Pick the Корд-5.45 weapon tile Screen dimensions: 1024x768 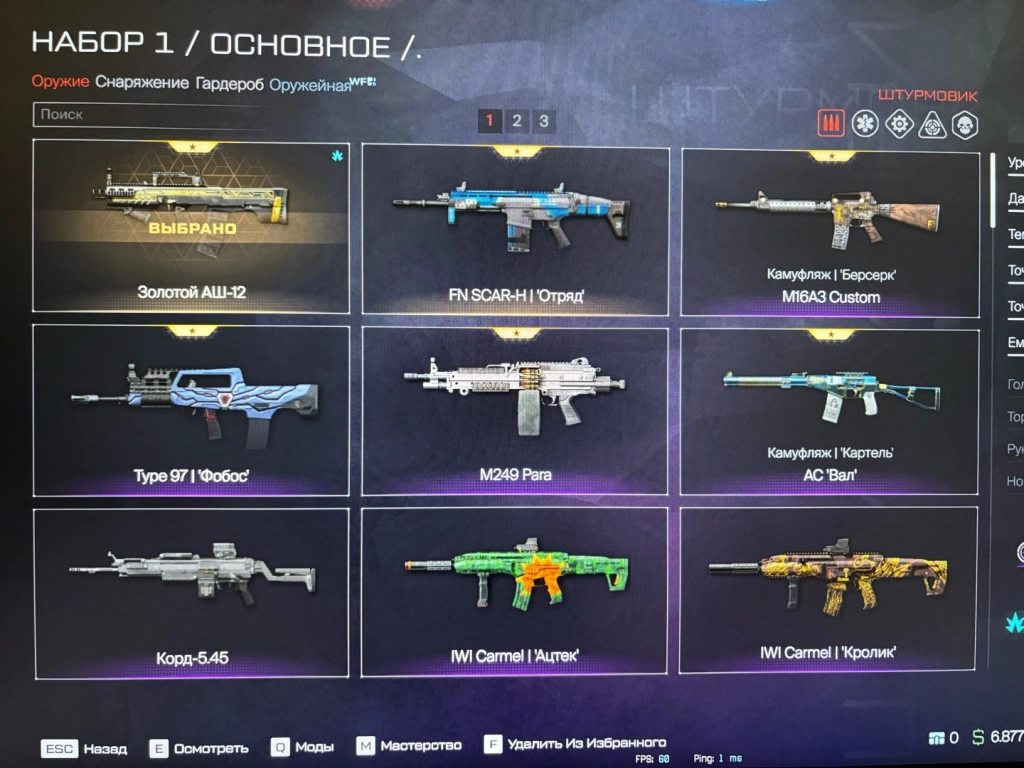pyautogui.click(x=191, y=592)
